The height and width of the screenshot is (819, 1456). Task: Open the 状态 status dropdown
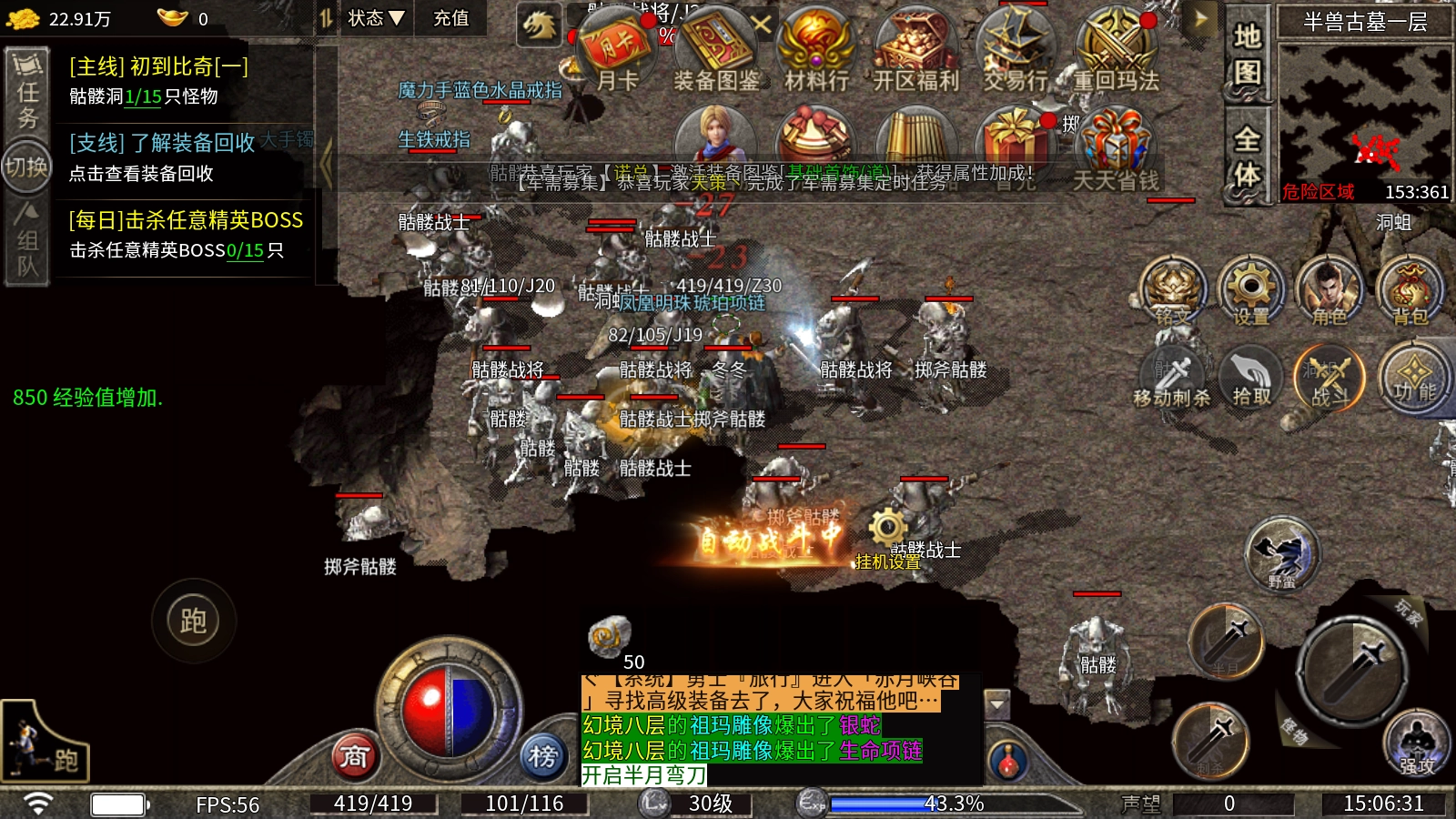(375, 18)
